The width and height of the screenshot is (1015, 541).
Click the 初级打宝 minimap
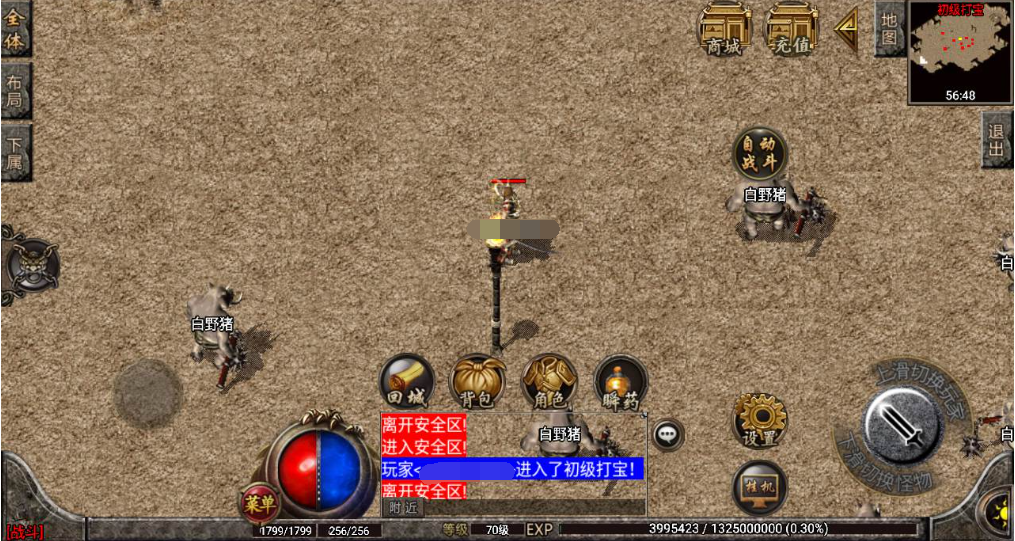click(959, 50)
